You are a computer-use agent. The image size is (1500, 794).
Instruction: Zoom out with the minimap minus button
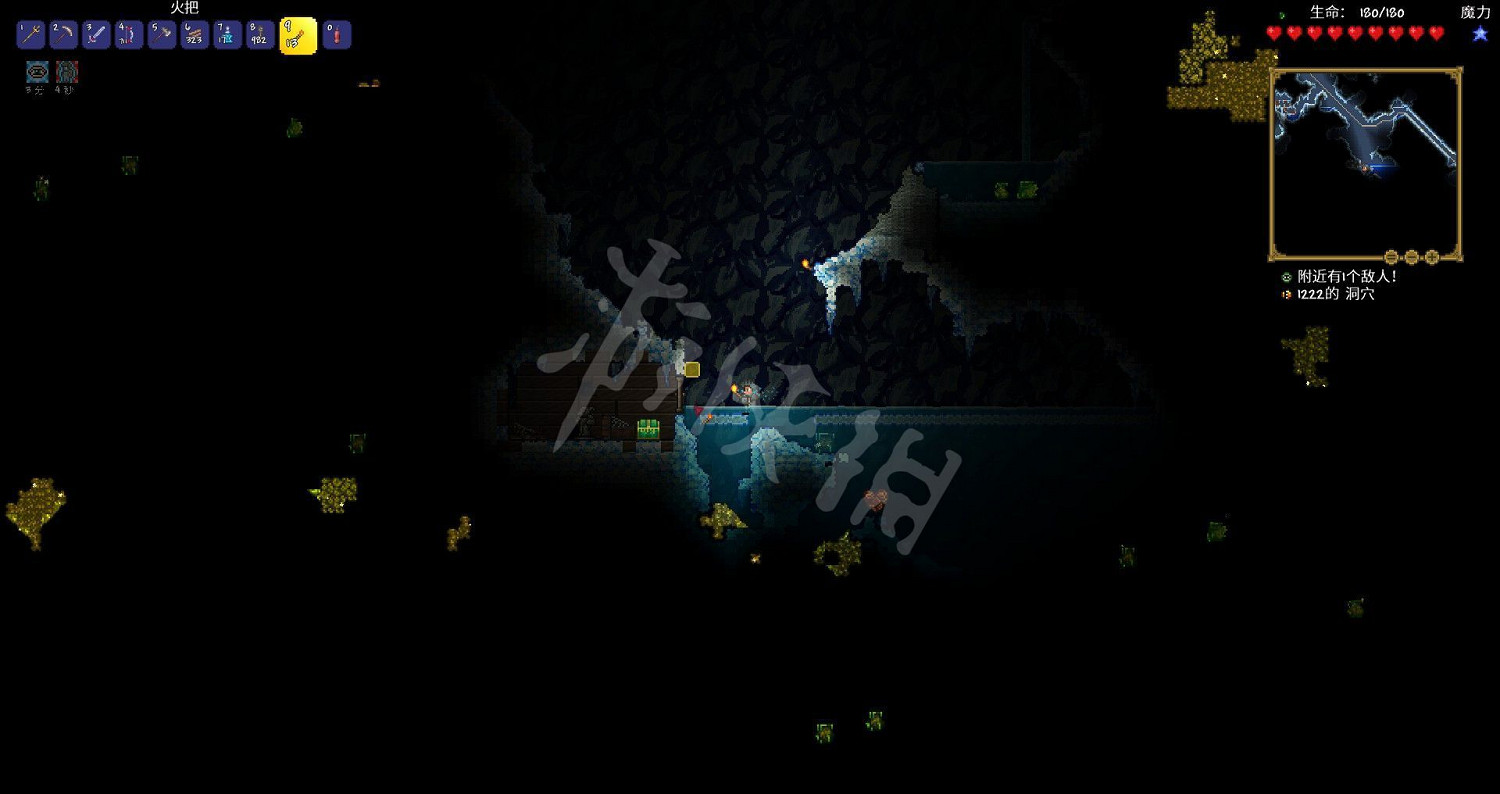[1391, 257]
